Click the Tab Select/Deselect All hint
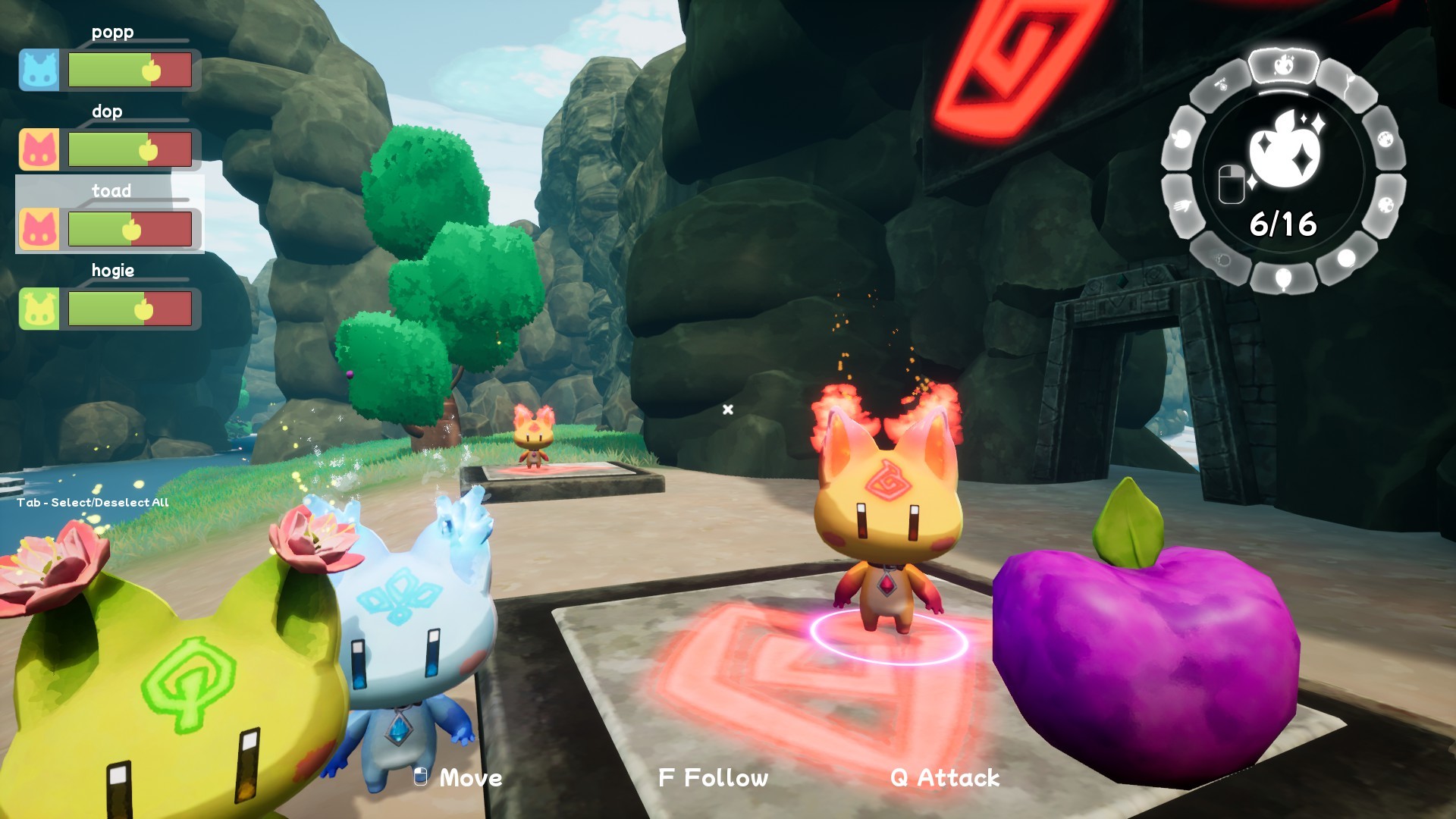This screenshot has width=1456, height=819. (93, 501)
